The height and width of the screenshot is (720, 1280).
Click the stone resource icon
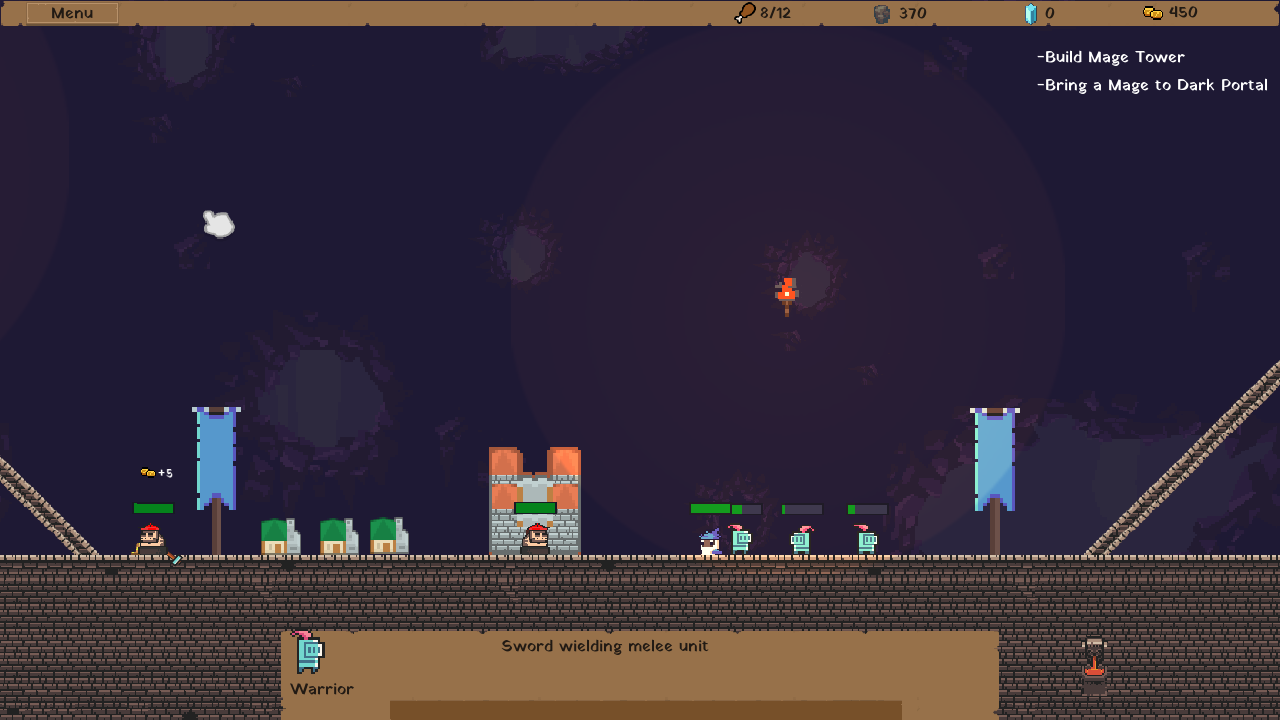click(x=881, y=13)
